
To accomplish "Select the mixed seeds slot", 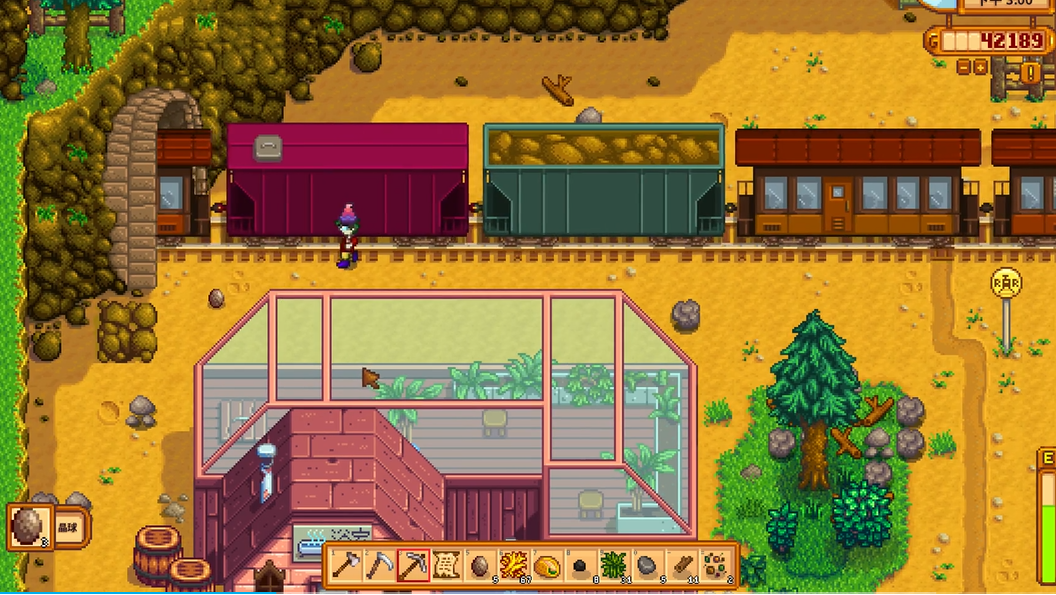I will pyautogui.click(x=715, y=565).
